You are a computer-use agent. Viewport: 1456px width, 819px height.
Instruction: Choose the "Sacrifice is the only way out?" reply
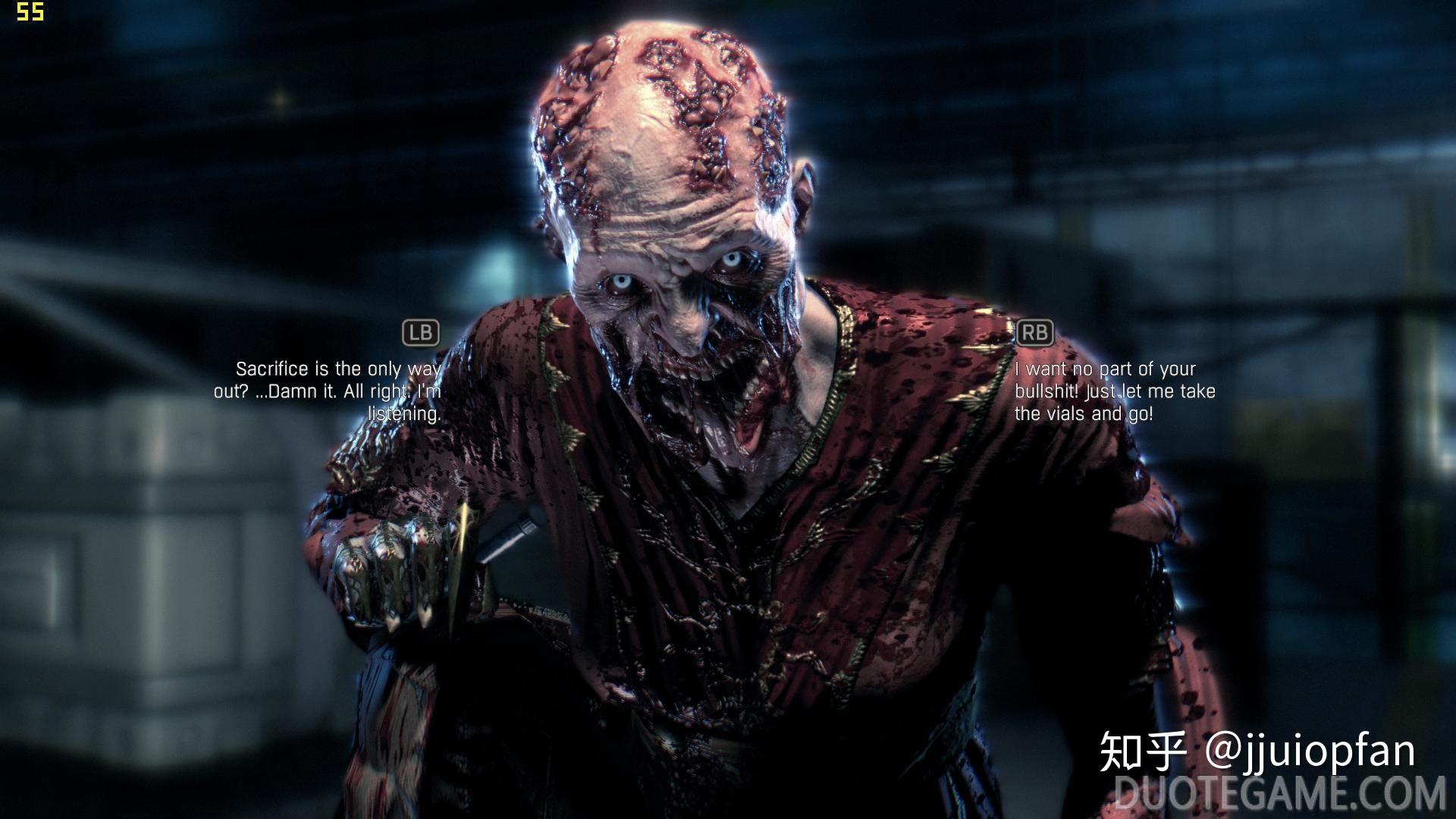pos(328,391)
